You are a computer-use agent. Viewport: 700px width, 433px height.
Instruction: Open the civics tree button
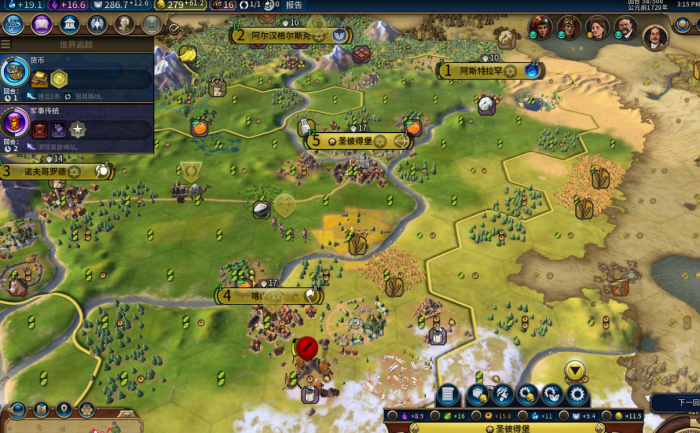[42, 24]
